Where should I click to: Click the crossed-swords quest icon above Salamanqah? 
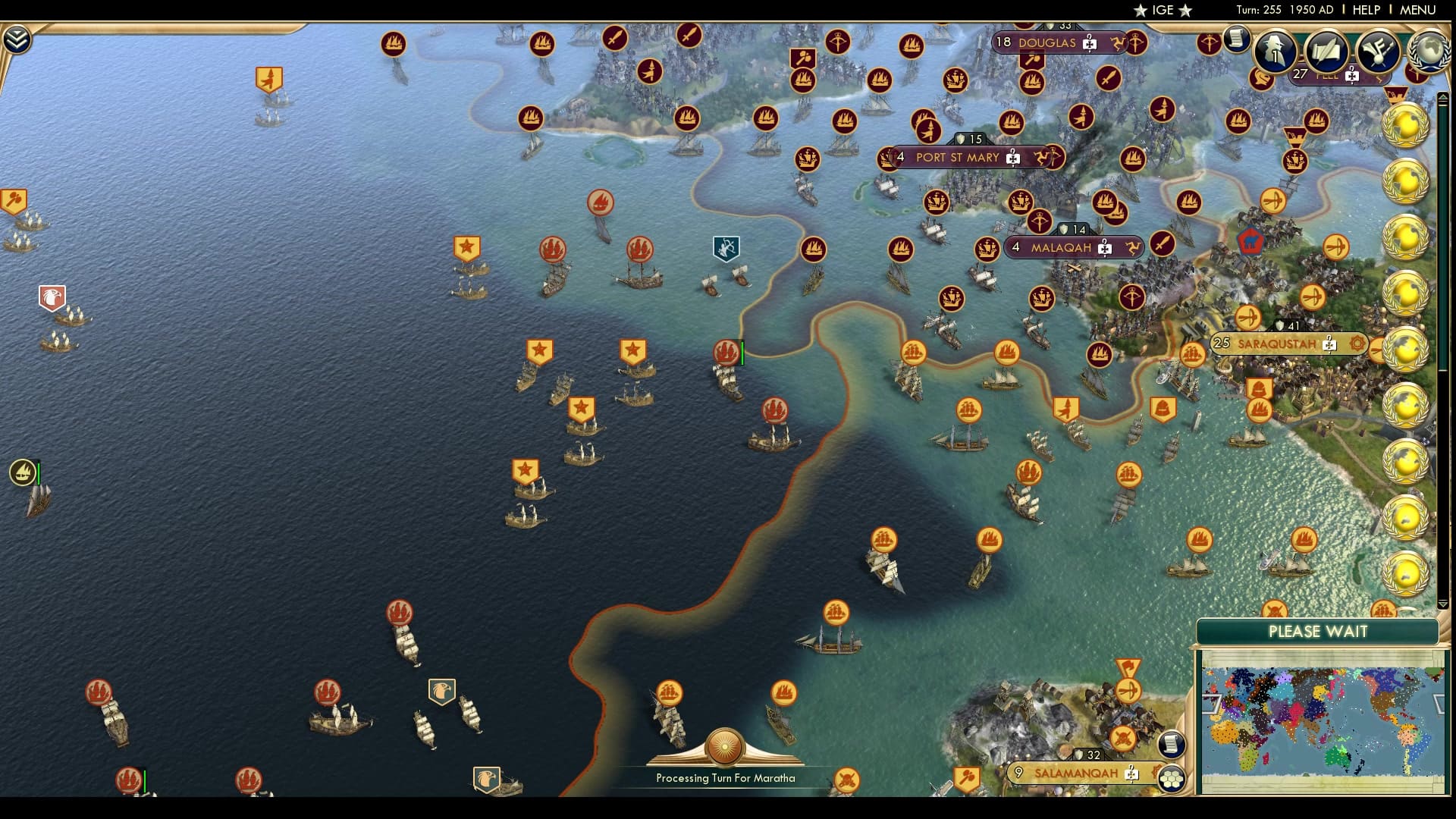(1122, 737)
